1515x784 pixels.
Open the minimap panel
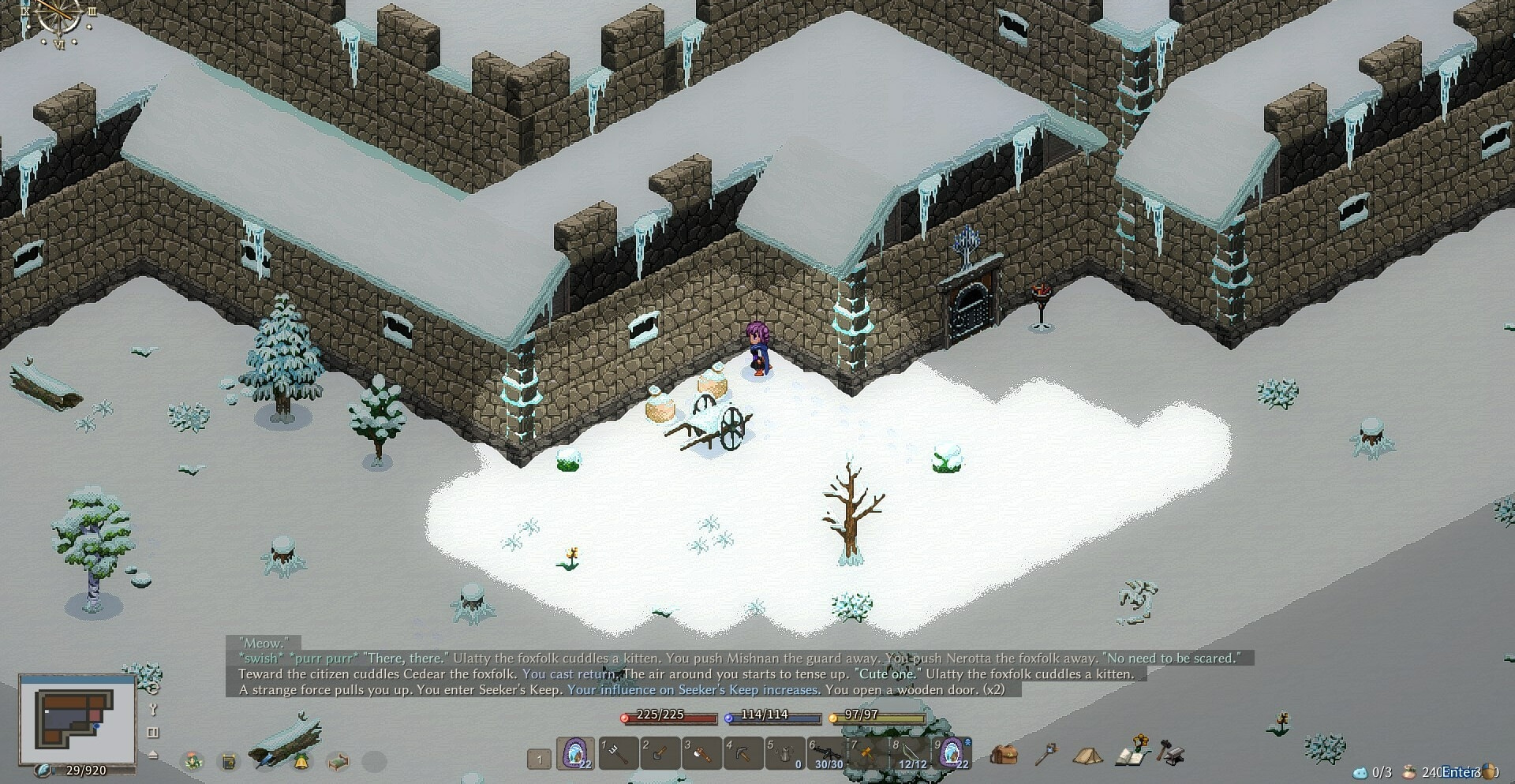(77, 720)
